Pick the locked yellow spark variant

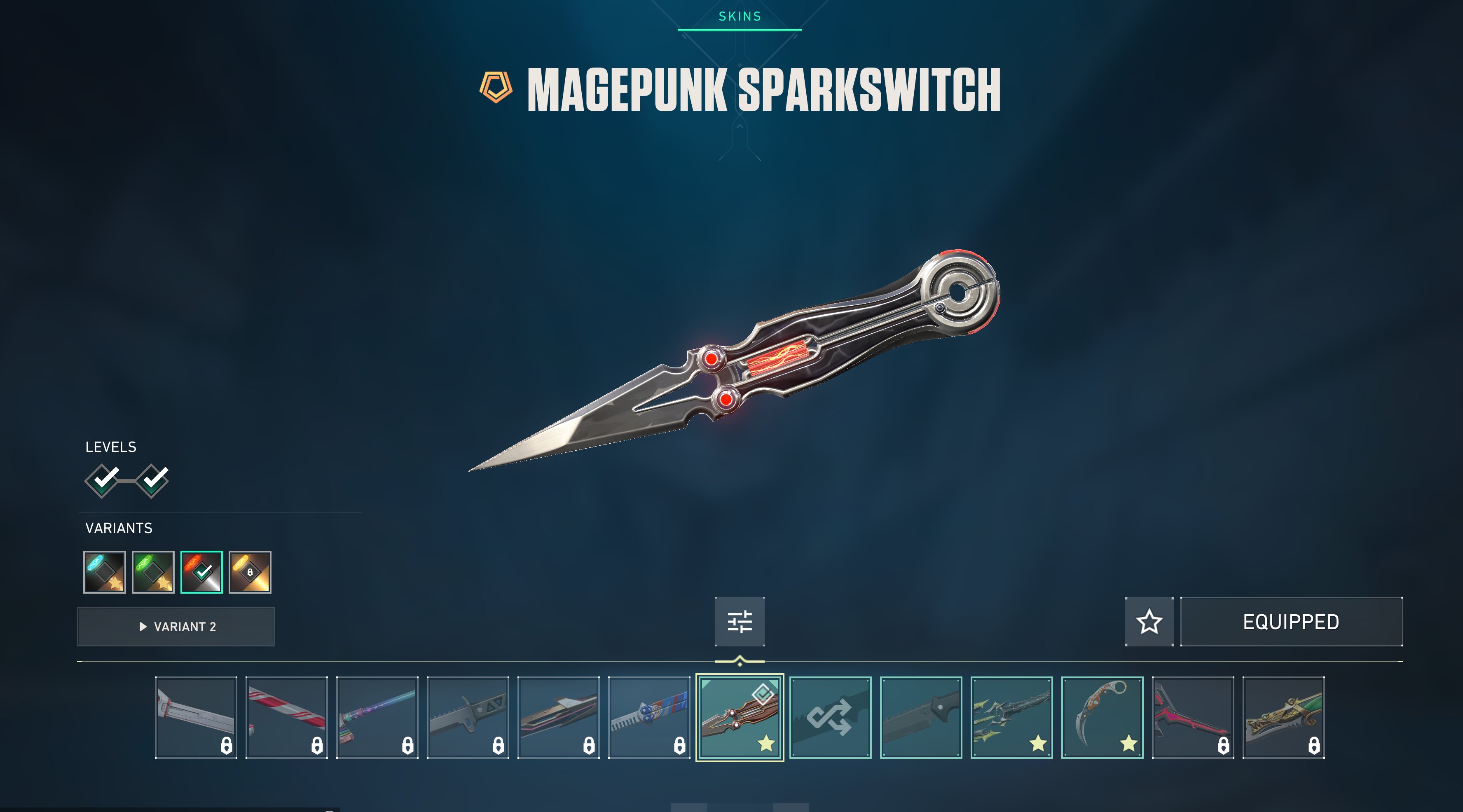tap(250, 572)
